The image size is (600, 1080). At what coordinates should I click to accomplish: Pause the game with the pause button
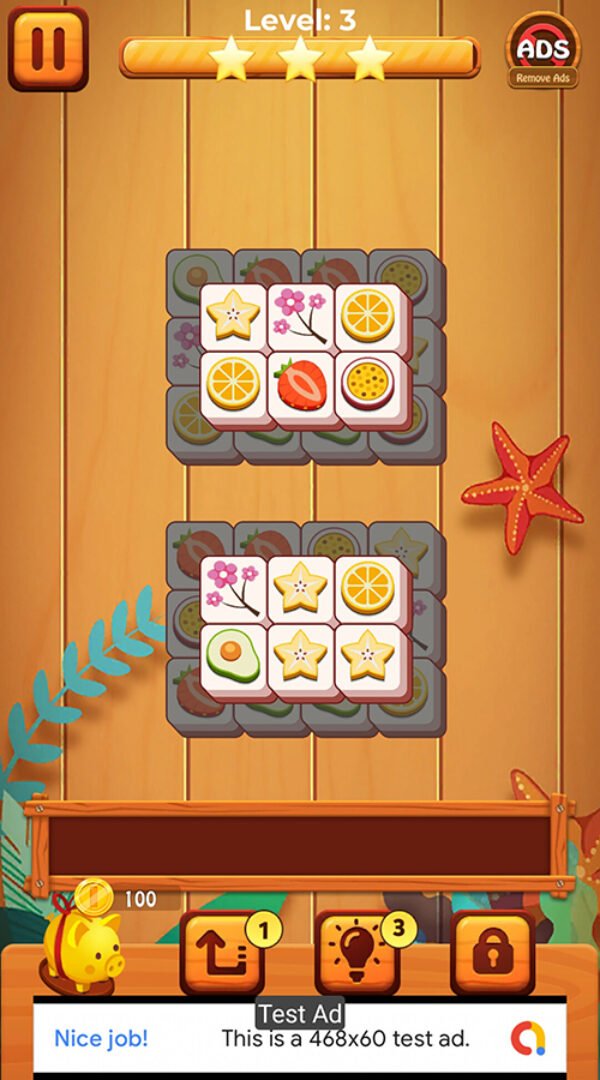point(48,48)
